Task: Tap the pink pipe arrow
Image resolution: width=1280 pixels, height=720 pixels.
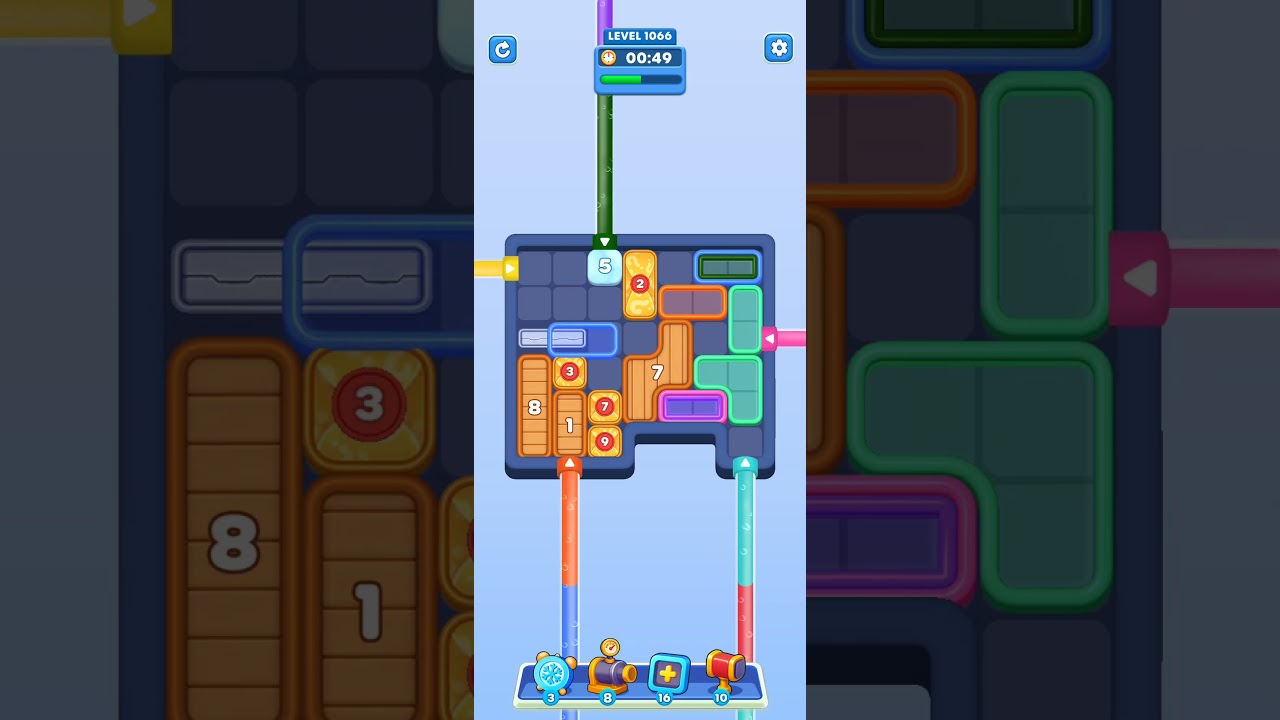Action: tap(770, 339)
